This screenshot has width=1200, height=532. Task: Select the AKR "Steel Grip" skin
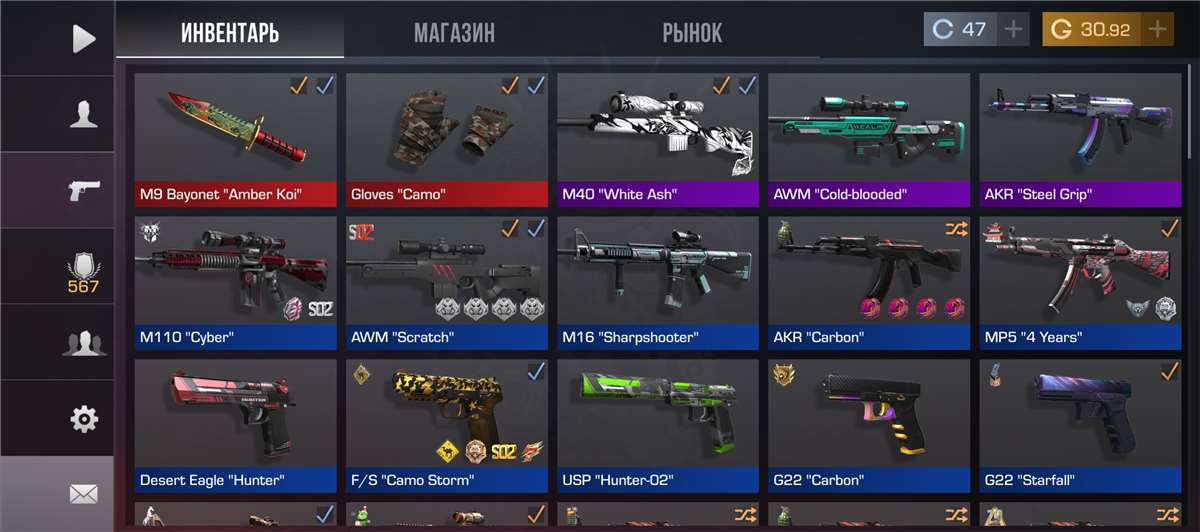pos(1080,138)
